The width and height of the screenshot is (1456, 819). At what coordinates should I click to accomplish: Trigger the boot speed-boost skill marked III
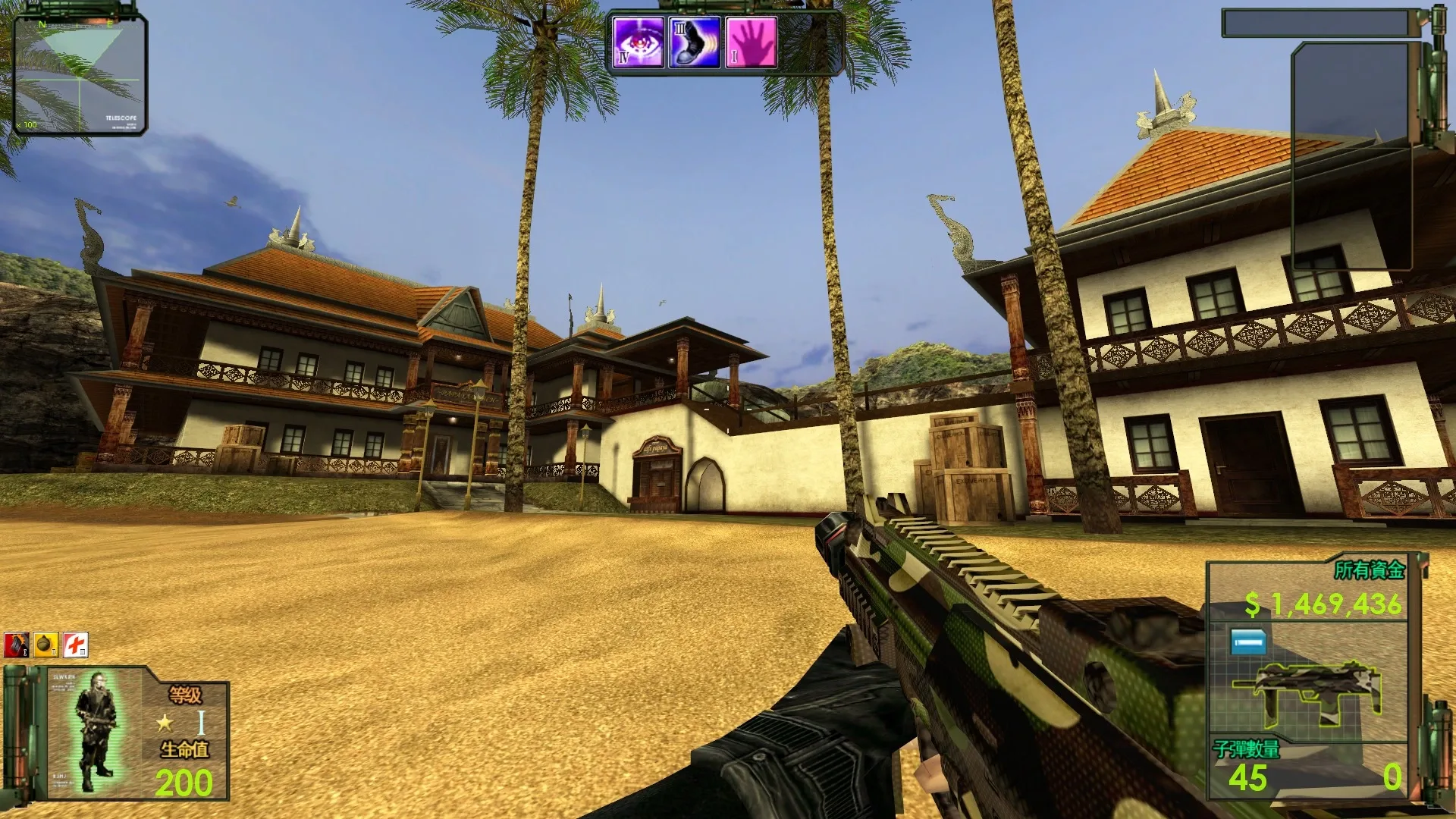tap(694, 42)
